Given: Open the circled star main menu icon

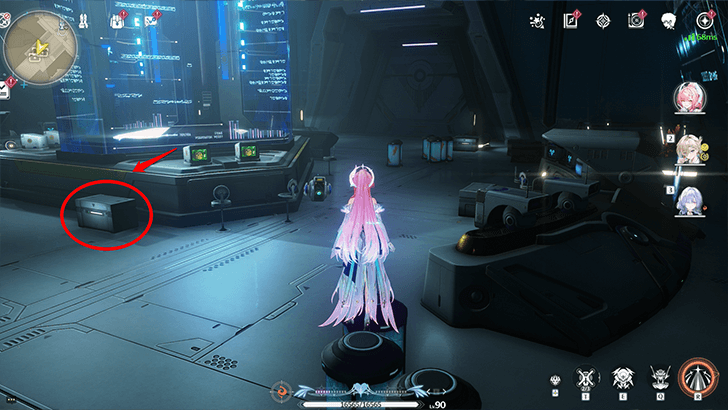Looking at the screenshot, I should click(704, 20).
